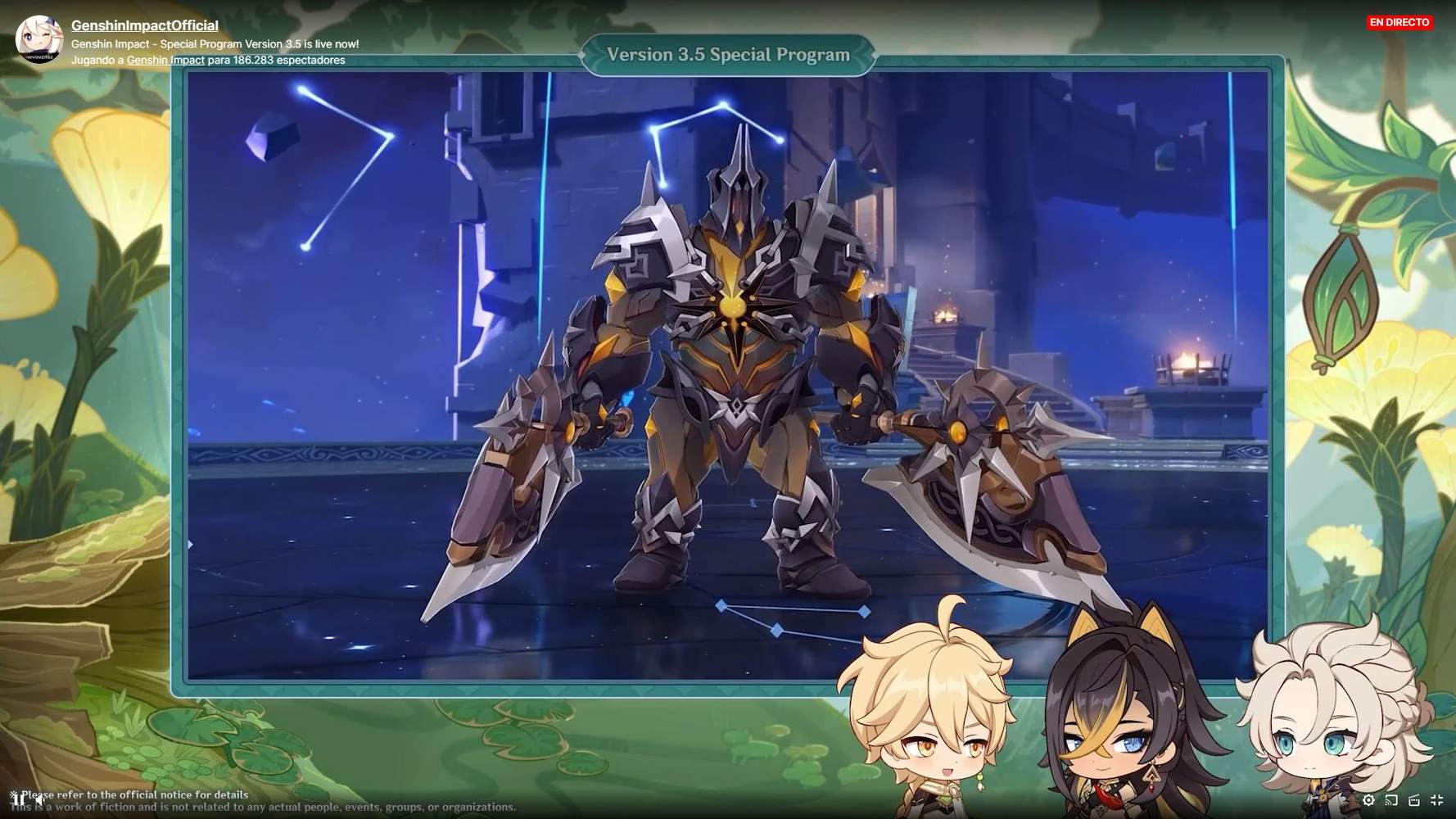Click the snowflake icon beside the notice caption

coord(14,794)
